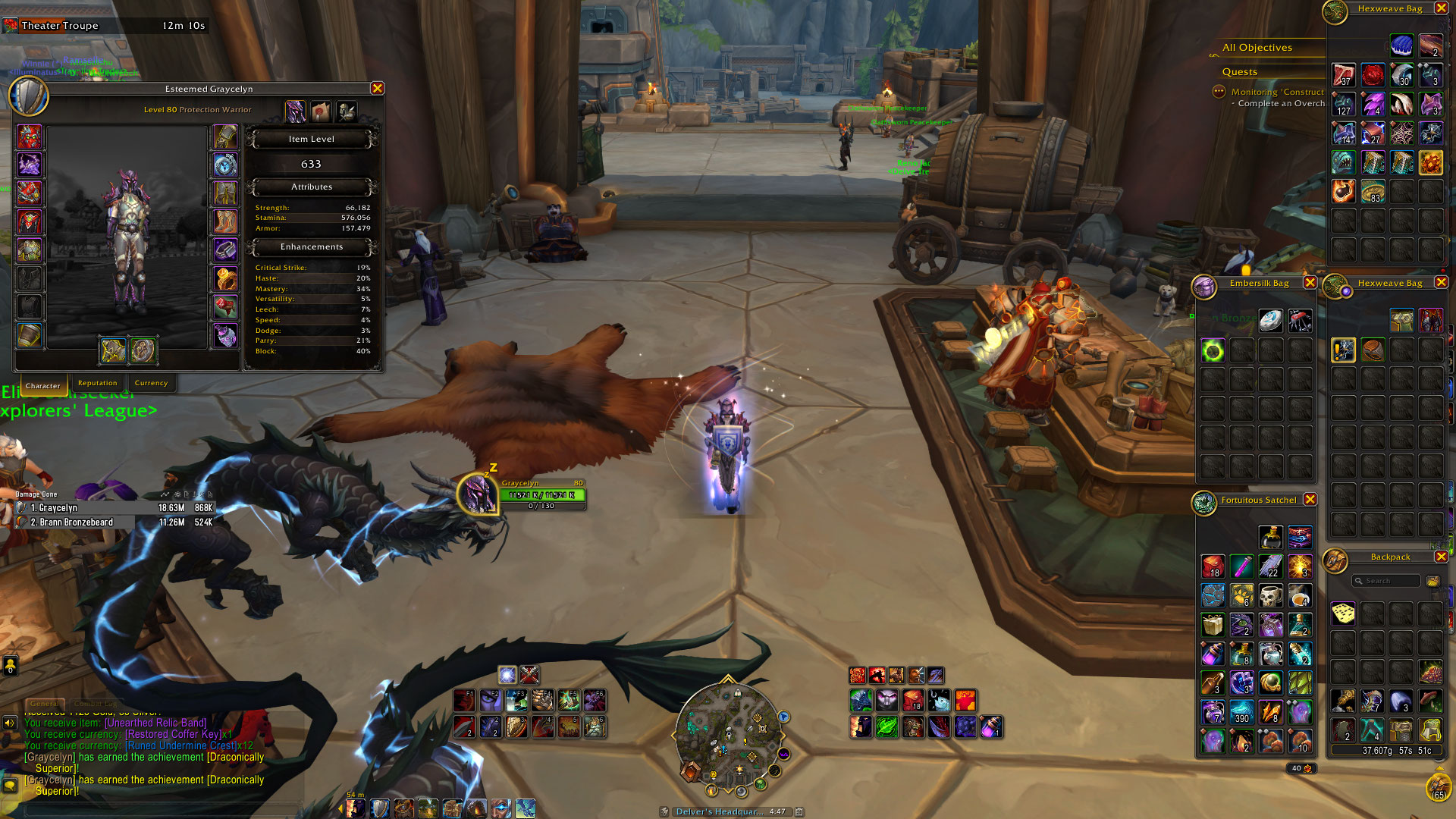Close the Backpack window
This screenshot has height=819, width=1456.
[1441, 557]
